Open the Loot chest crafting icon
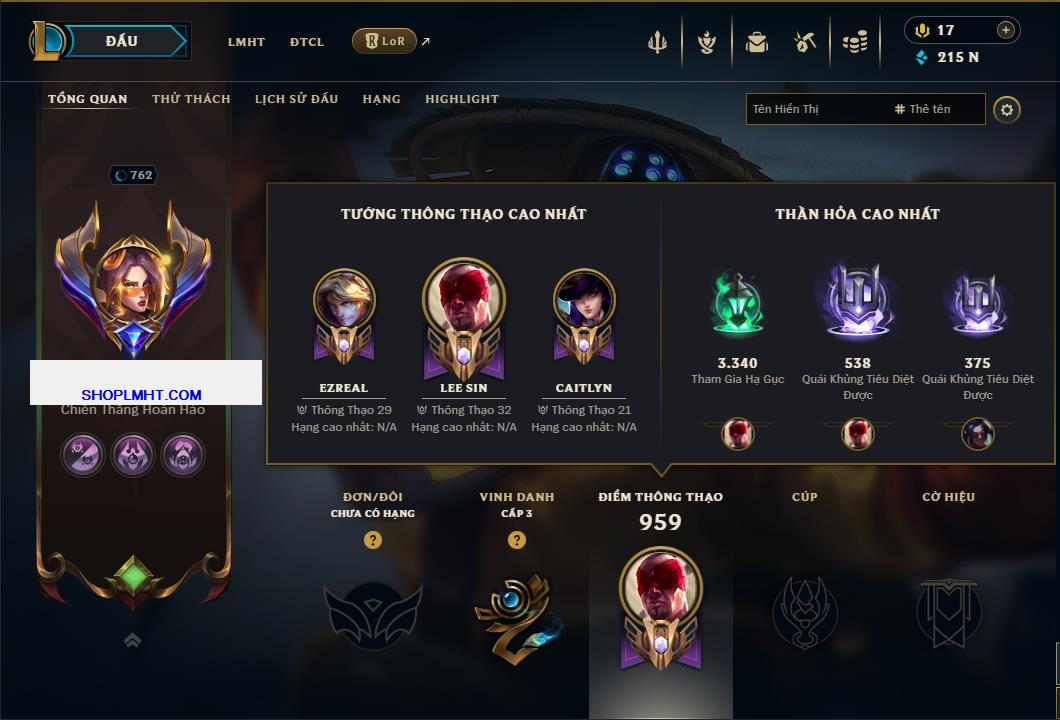The width and height of the screenshot is (1060, 720). click(805, 42)
